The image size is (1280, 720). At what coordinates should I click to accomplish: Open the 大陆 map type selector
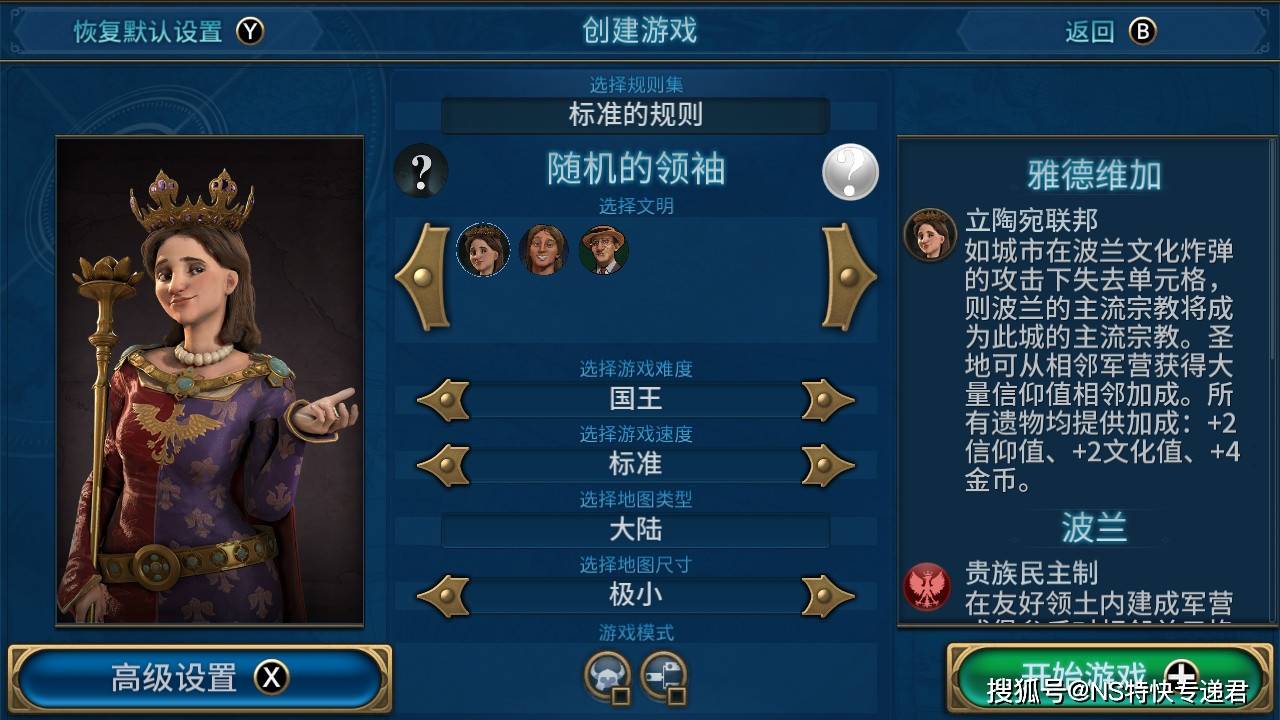pos(635,530)
